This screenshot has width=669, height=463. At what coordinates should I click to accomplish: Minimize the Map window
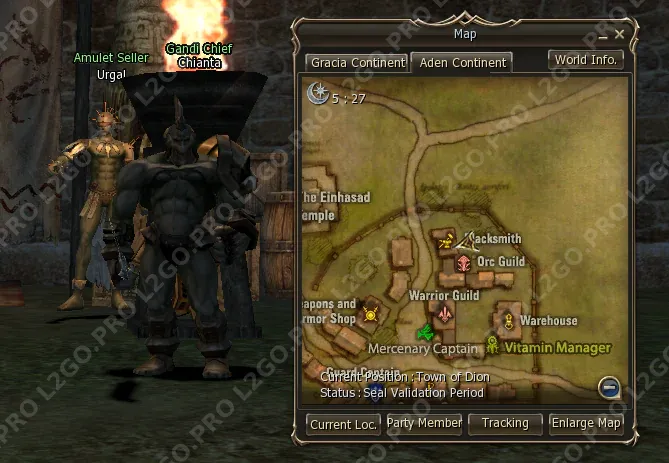click(603, 35)
